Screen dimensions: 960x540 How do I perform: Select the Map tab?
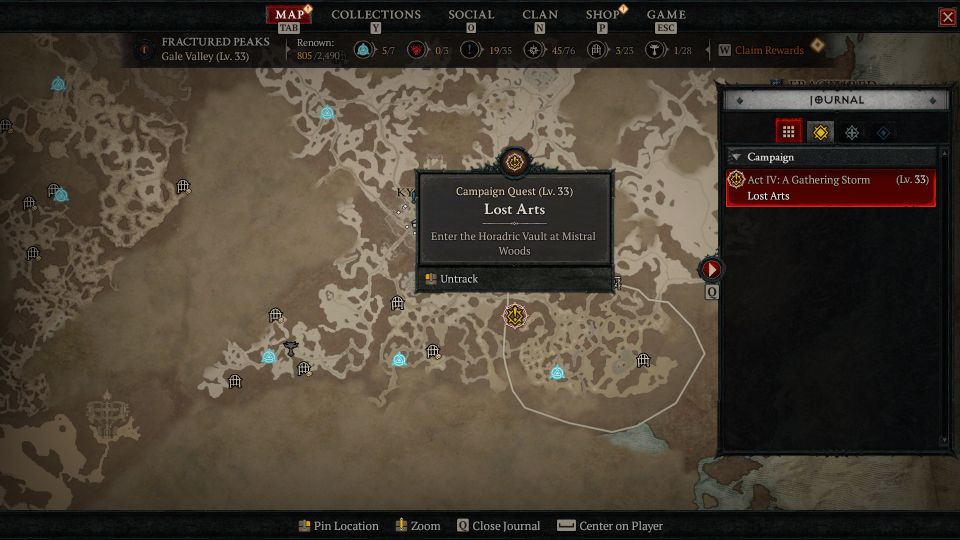289,15
